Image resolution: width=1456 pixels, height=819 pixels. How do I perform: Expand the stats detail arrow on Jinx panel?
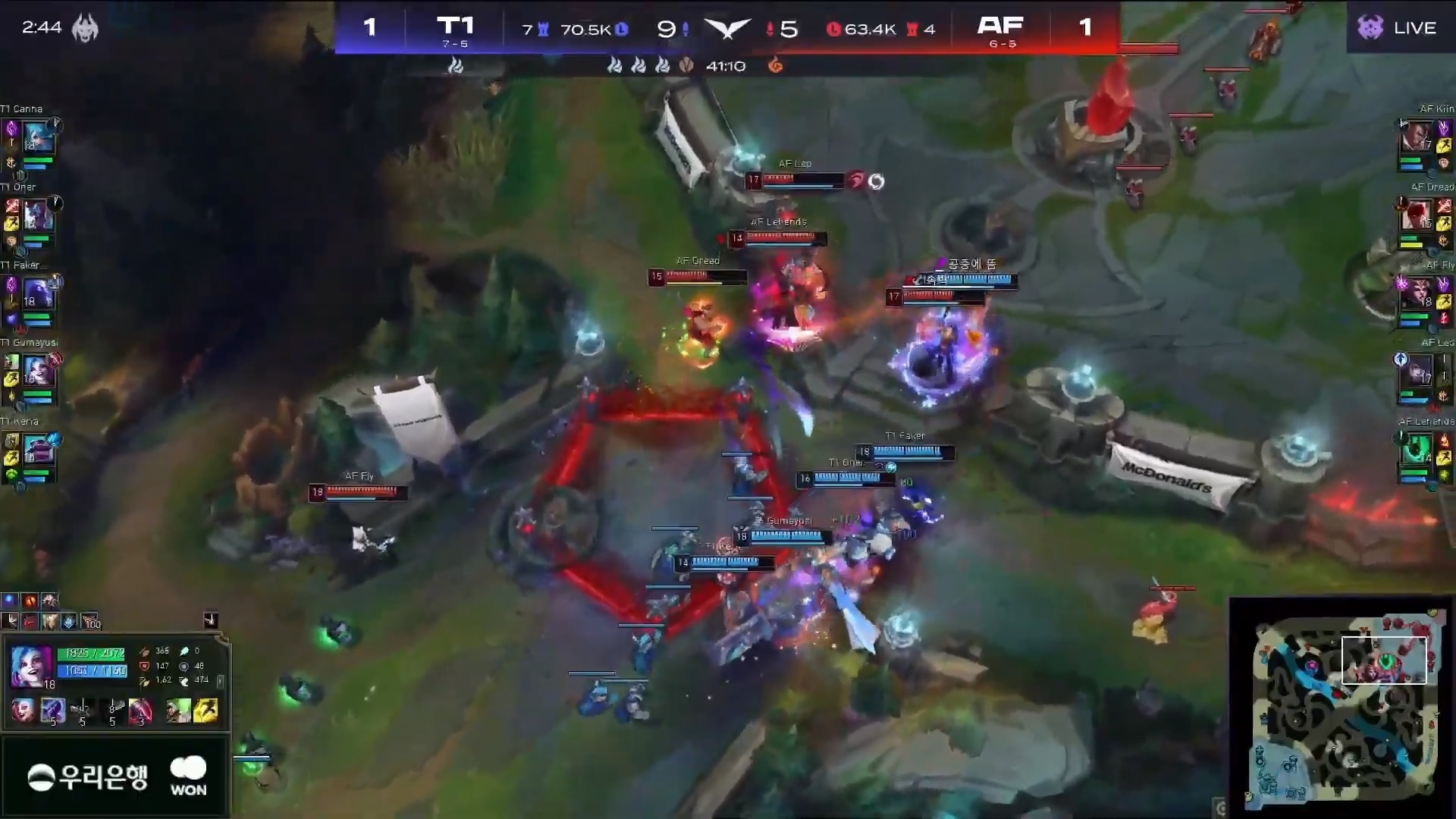coord(220,682)
